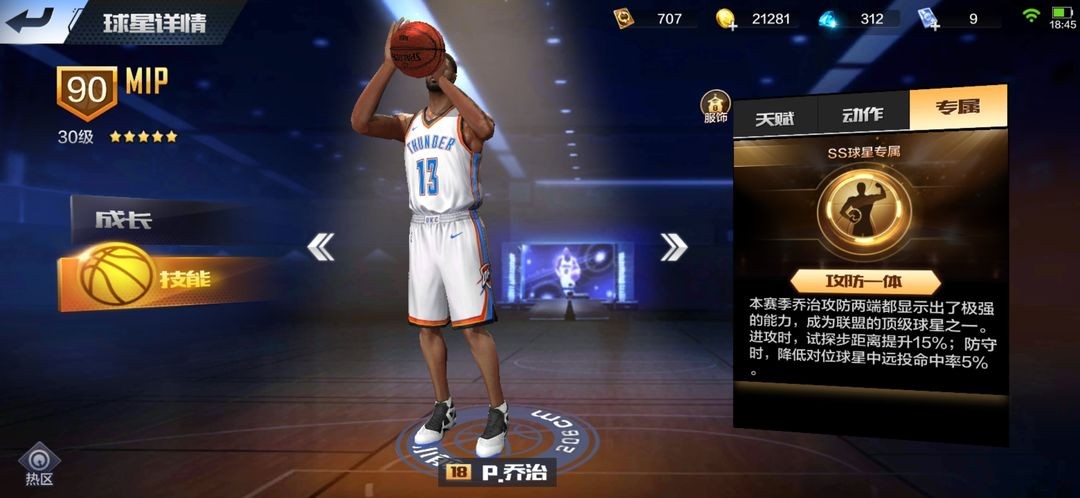Open the 服饰 costume button

click(x=715, y=107)
